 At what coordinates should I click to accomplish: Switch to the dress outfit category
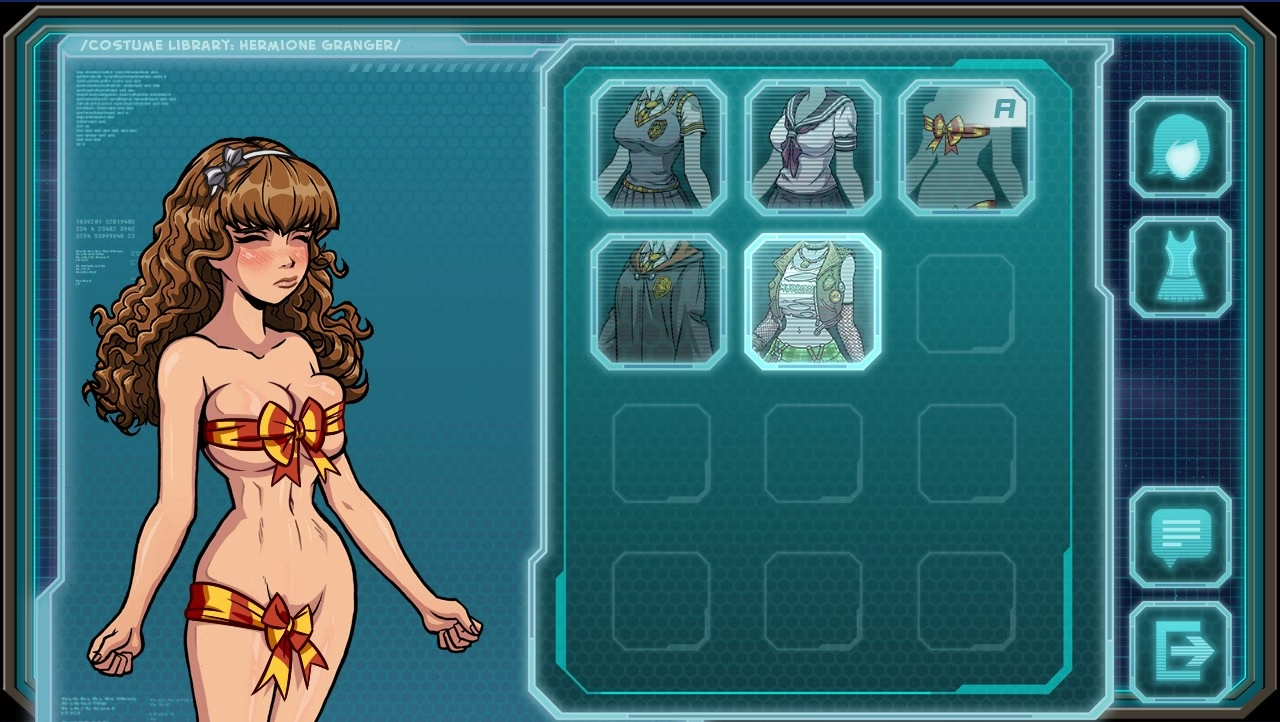click(1180, 267)
